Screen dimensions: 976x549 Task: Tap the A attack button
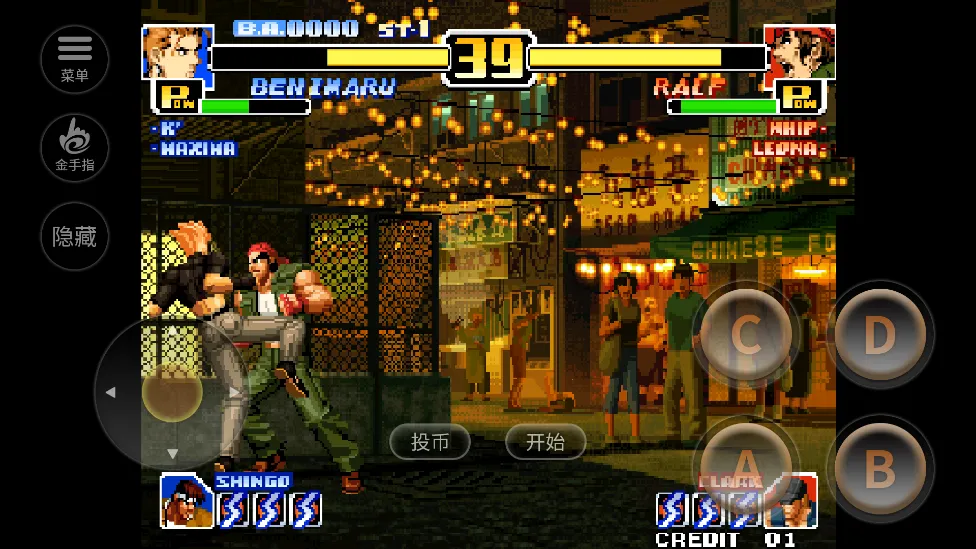(x=746, y=466)
